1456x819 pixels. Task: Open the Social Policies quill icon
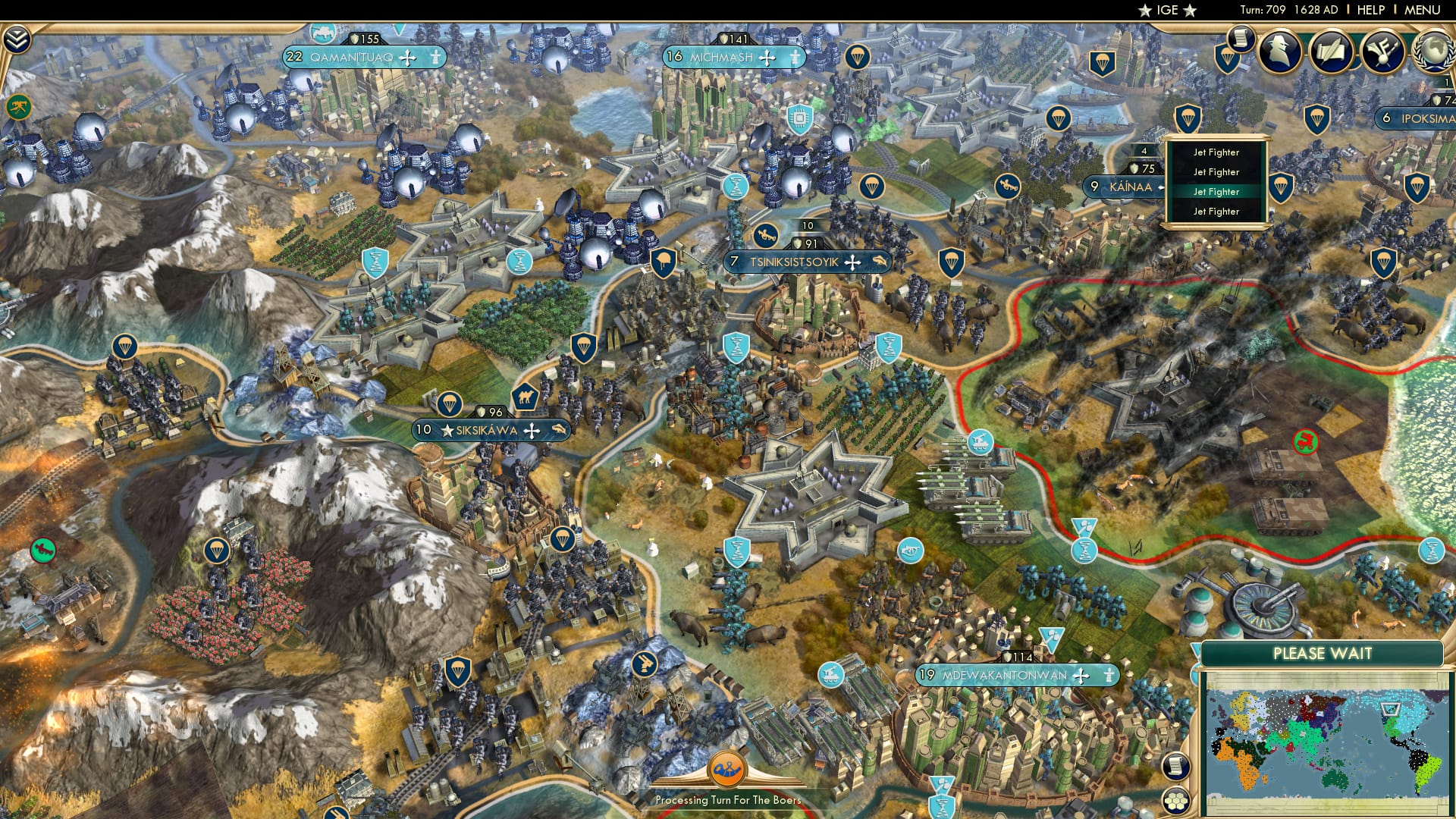pyautogui.click(x=1331, y=52)
